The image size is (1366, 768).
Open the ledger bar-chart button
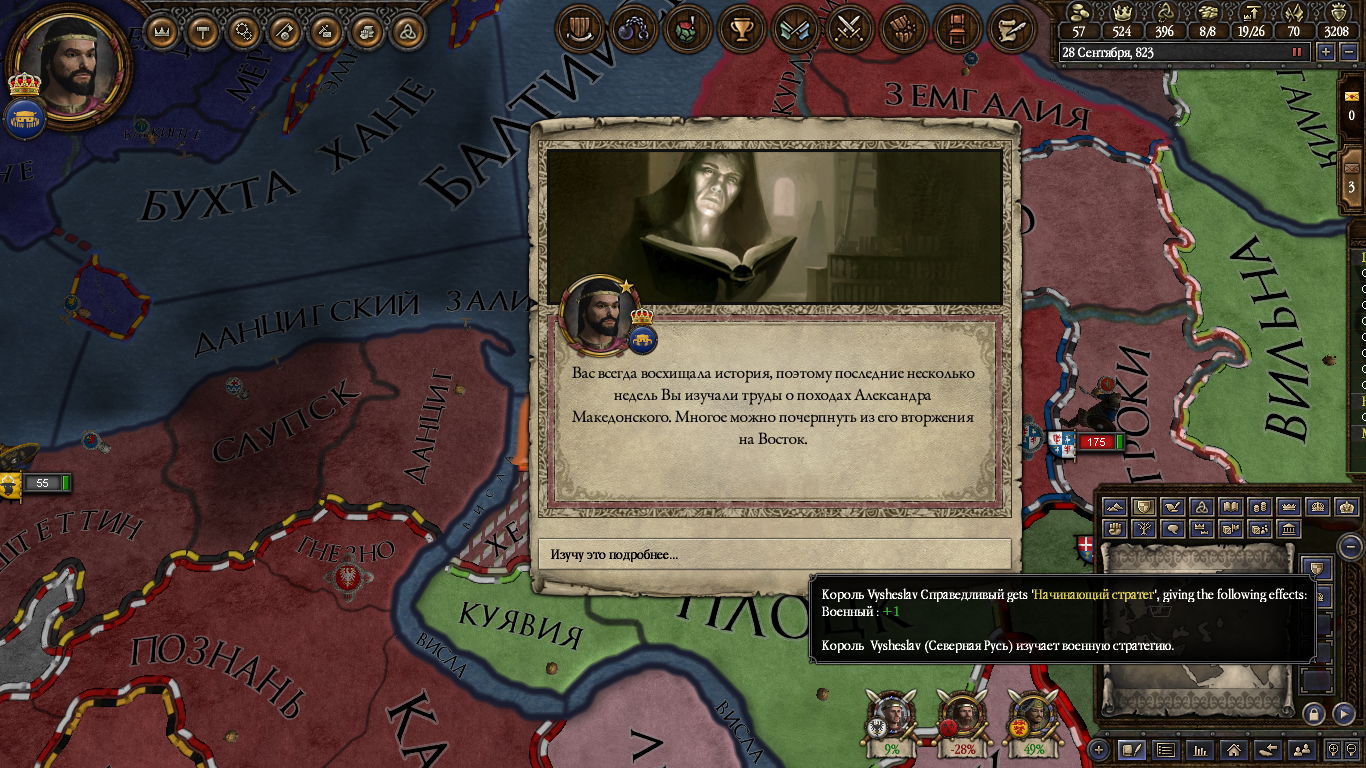[x=1199, y=749]
